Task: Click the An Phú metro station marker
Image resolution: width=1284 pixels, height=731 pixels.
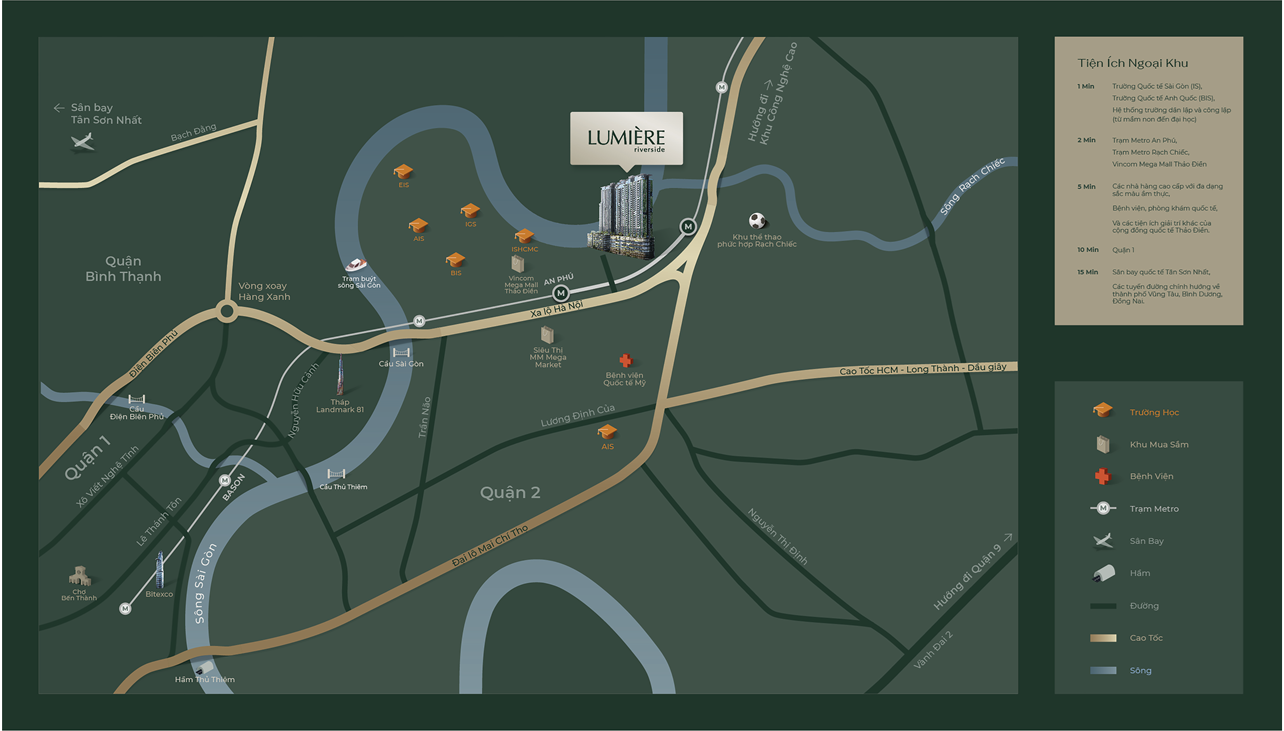Action: pos(561,293)
